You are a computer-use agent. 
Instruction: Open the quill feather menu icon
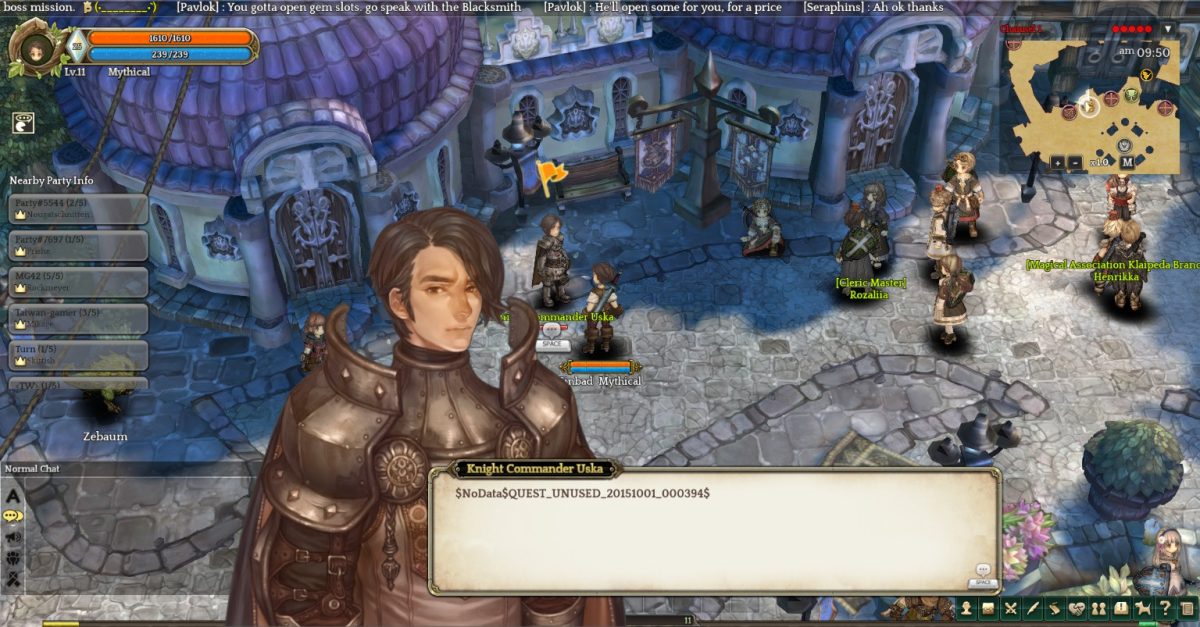[1033, 608]
